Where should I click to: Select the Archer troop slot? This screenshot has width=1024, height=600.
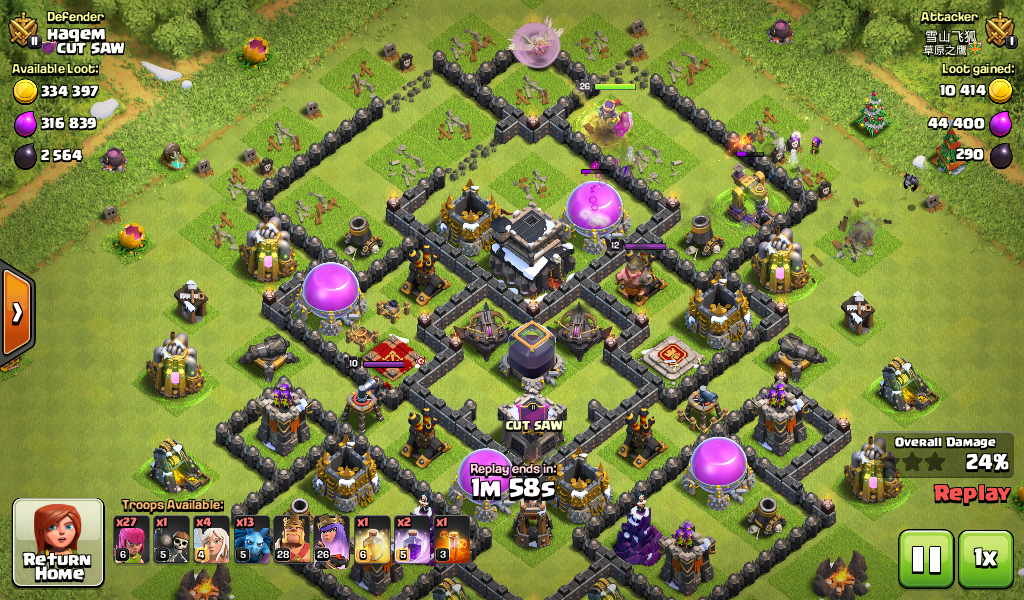(x=132, y=539)
